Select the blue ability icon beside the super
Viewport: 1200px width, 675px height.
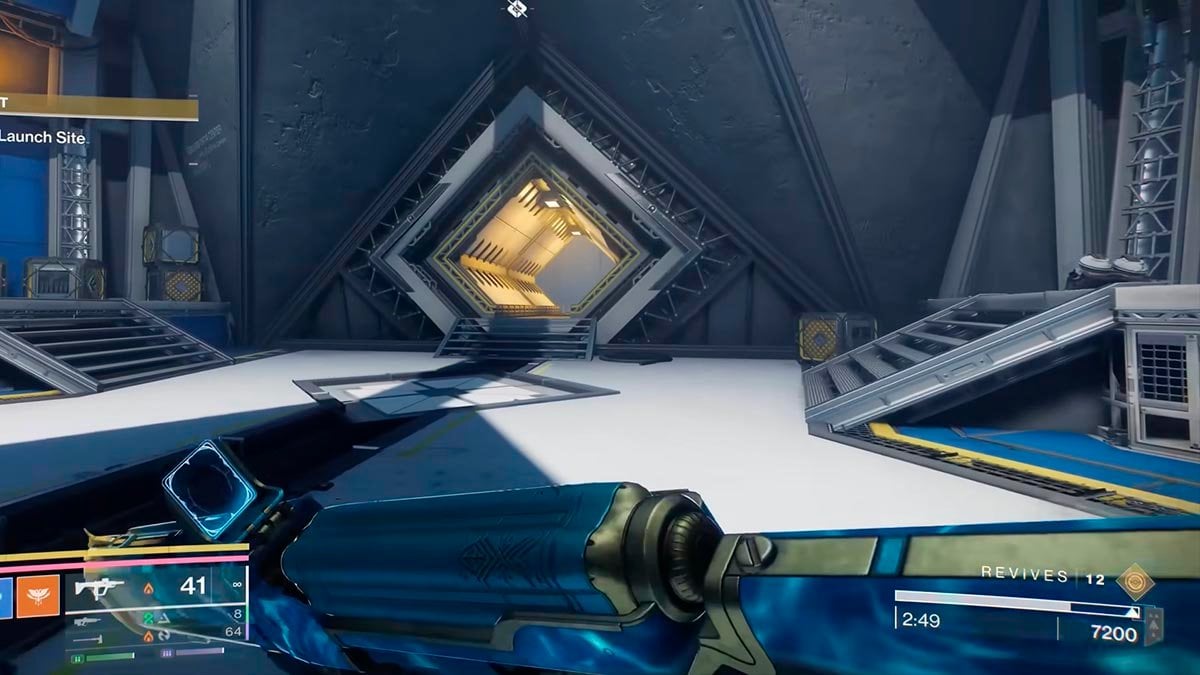pos(4,598)
